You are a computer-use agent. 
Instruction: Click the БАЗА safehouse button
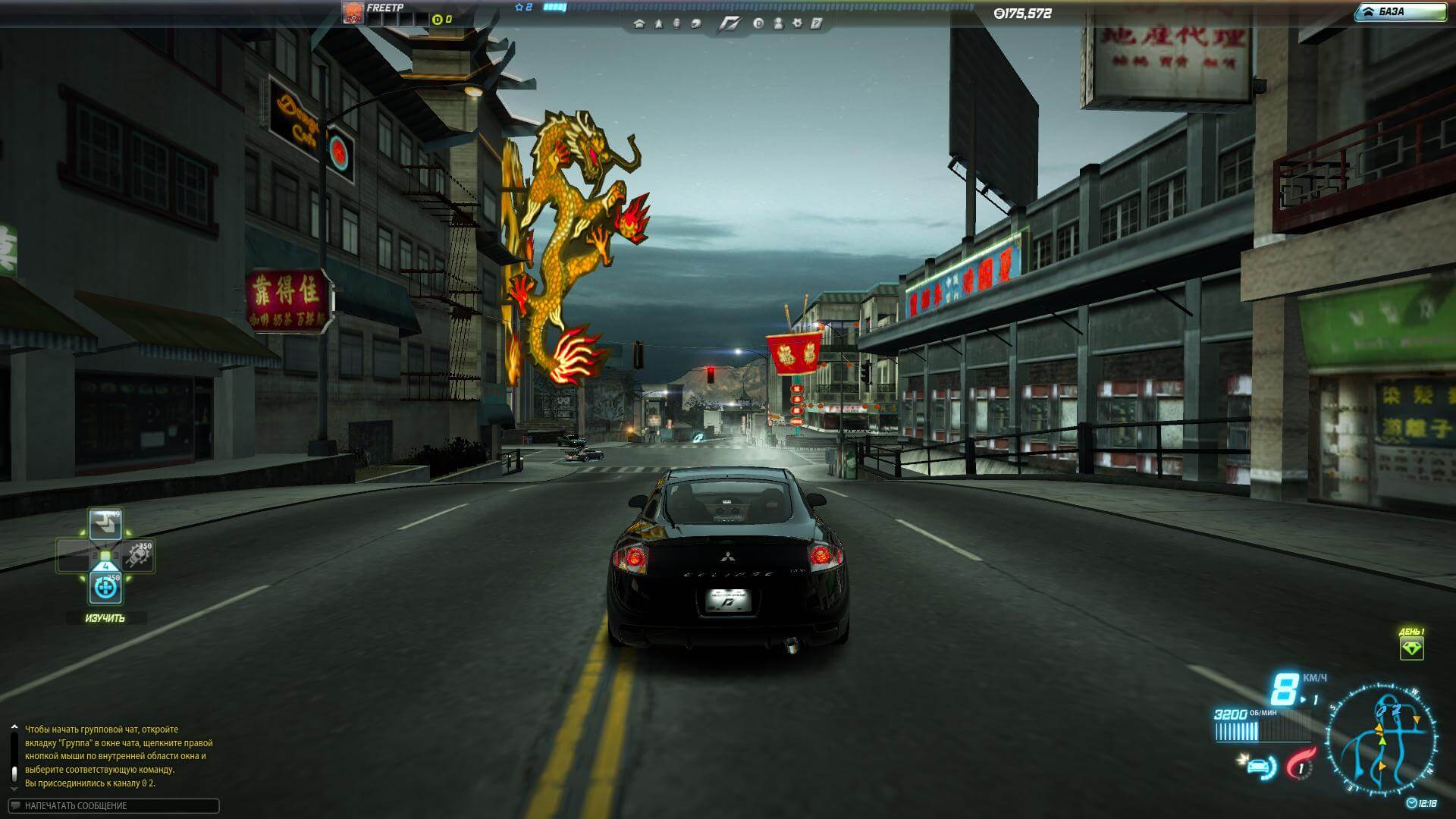pos(1400,12)
